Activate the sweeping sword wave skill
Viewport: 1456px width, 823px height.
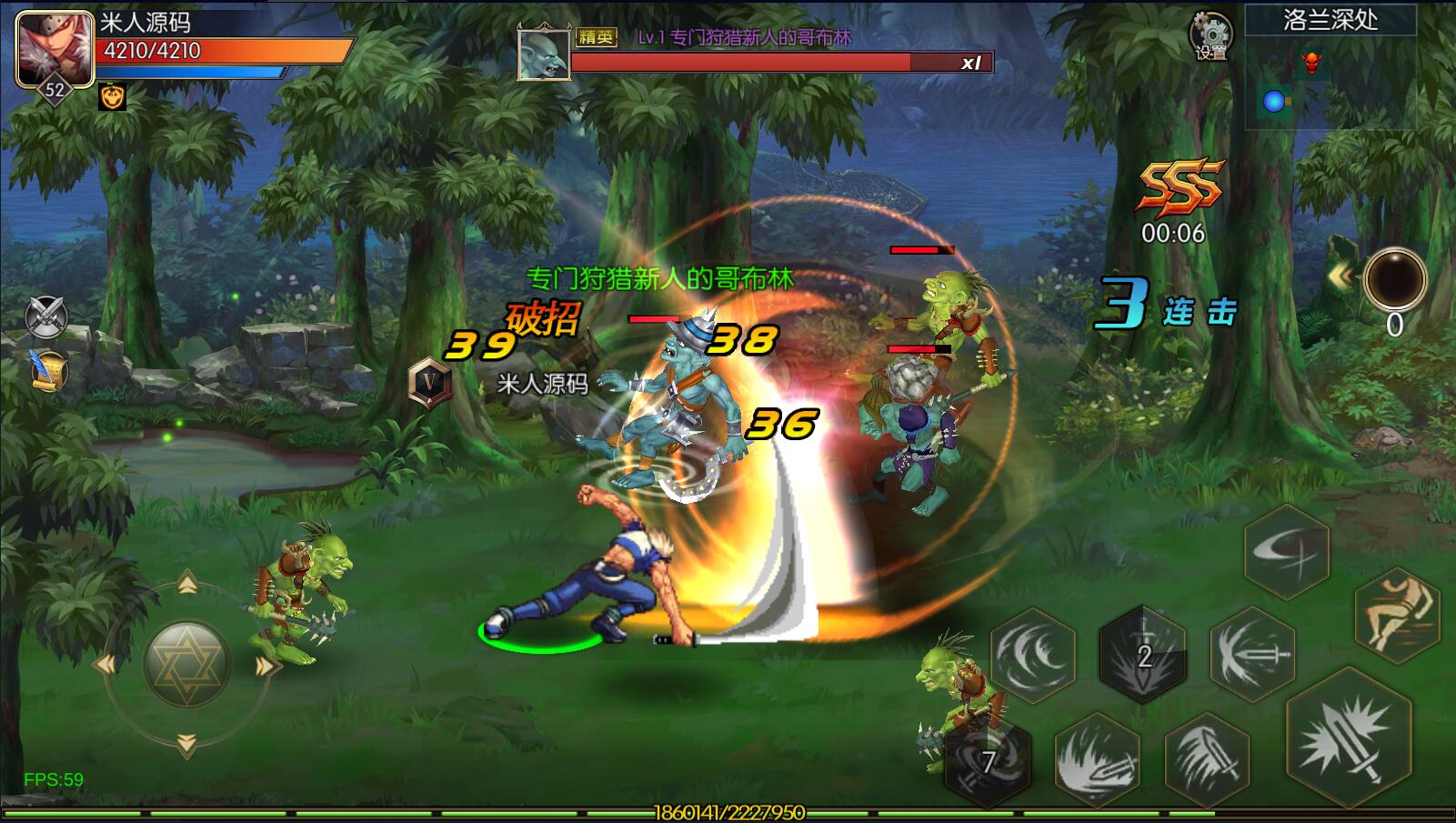click(x=1097, y=760)
